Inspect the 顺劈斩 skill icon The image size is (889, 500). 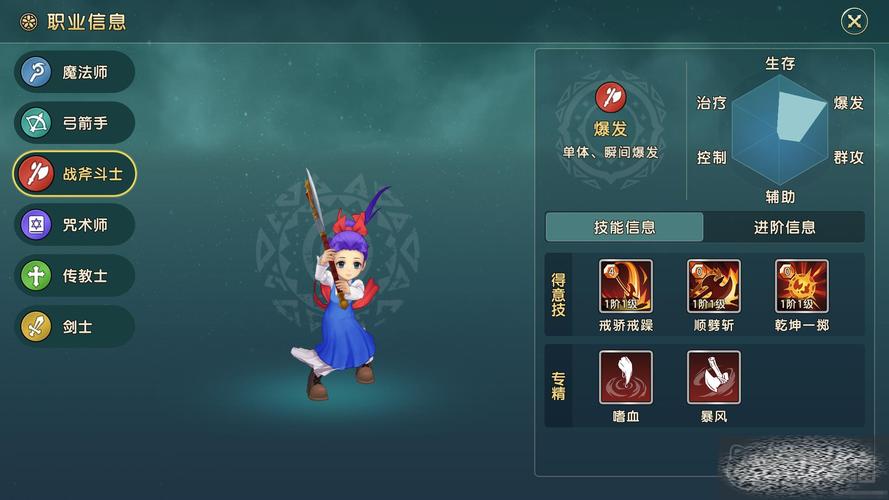714,286
